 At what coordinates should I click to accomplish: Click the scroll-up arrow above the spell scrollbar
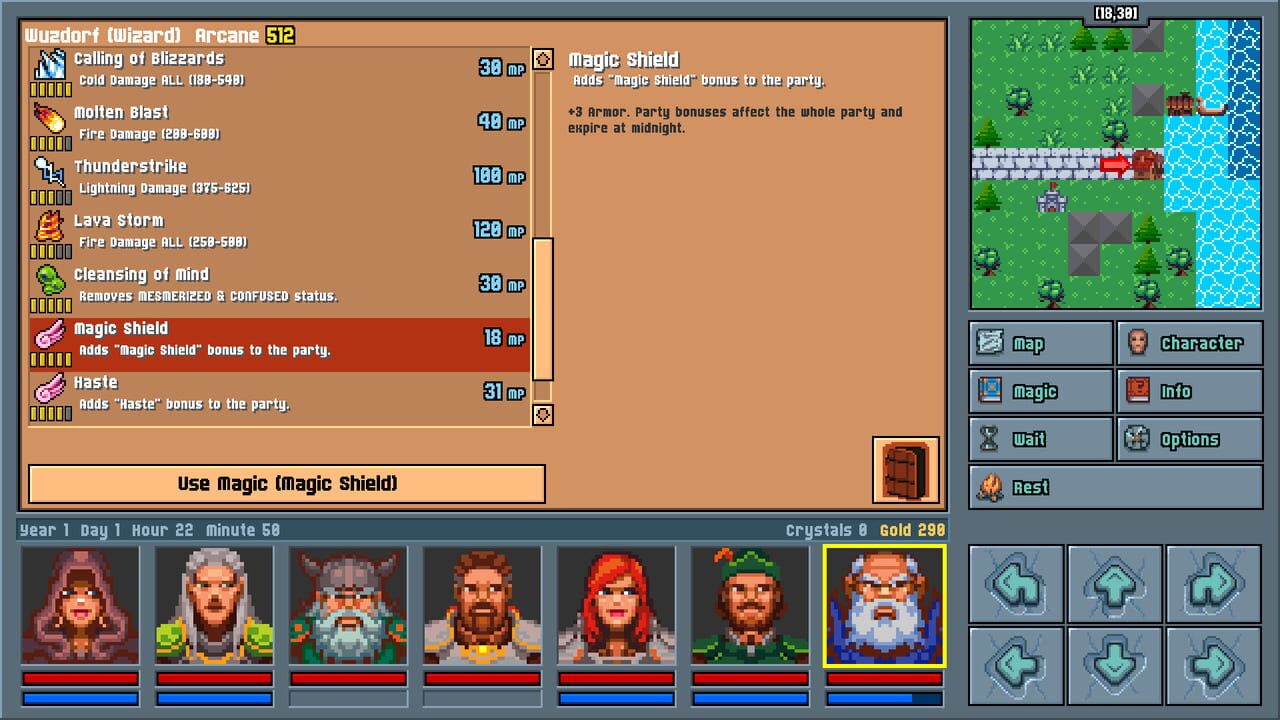click(541, 59)
